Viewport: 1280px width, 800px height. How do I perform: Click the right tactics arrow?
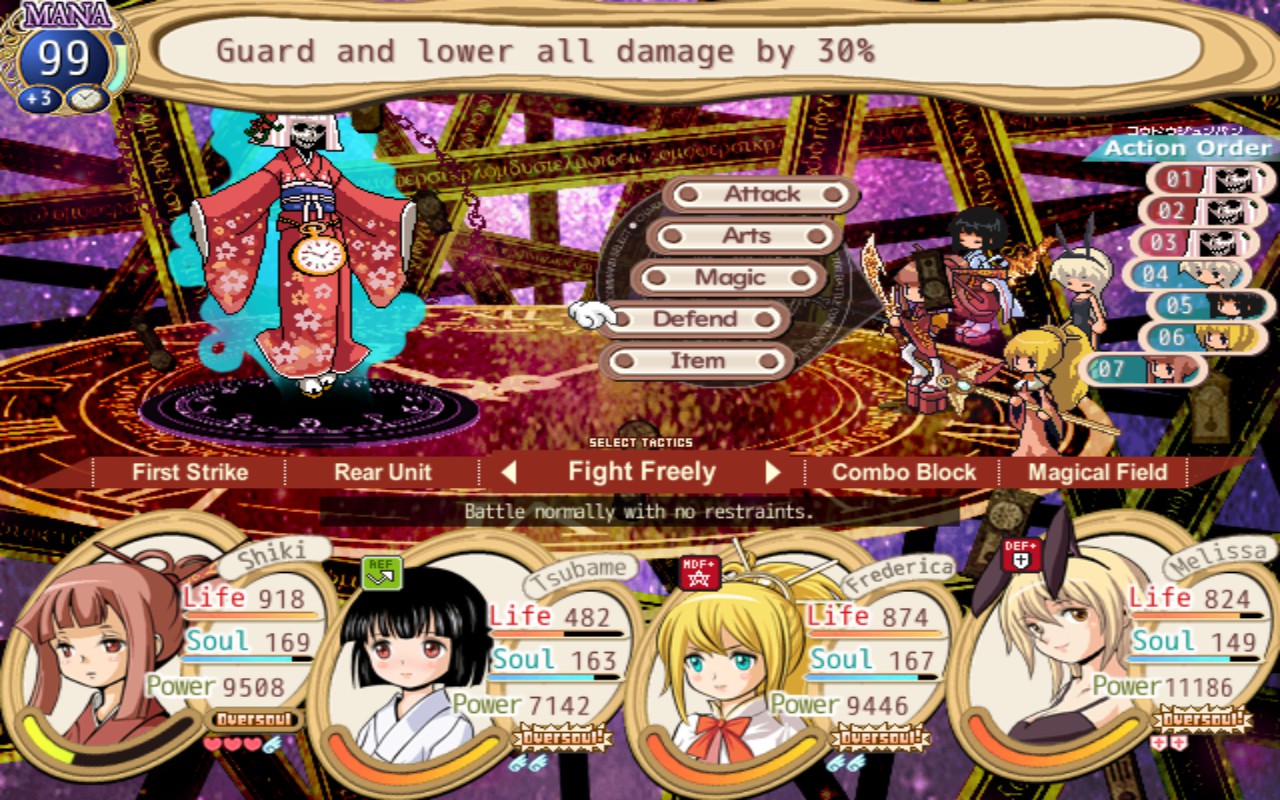click(773, 472)
